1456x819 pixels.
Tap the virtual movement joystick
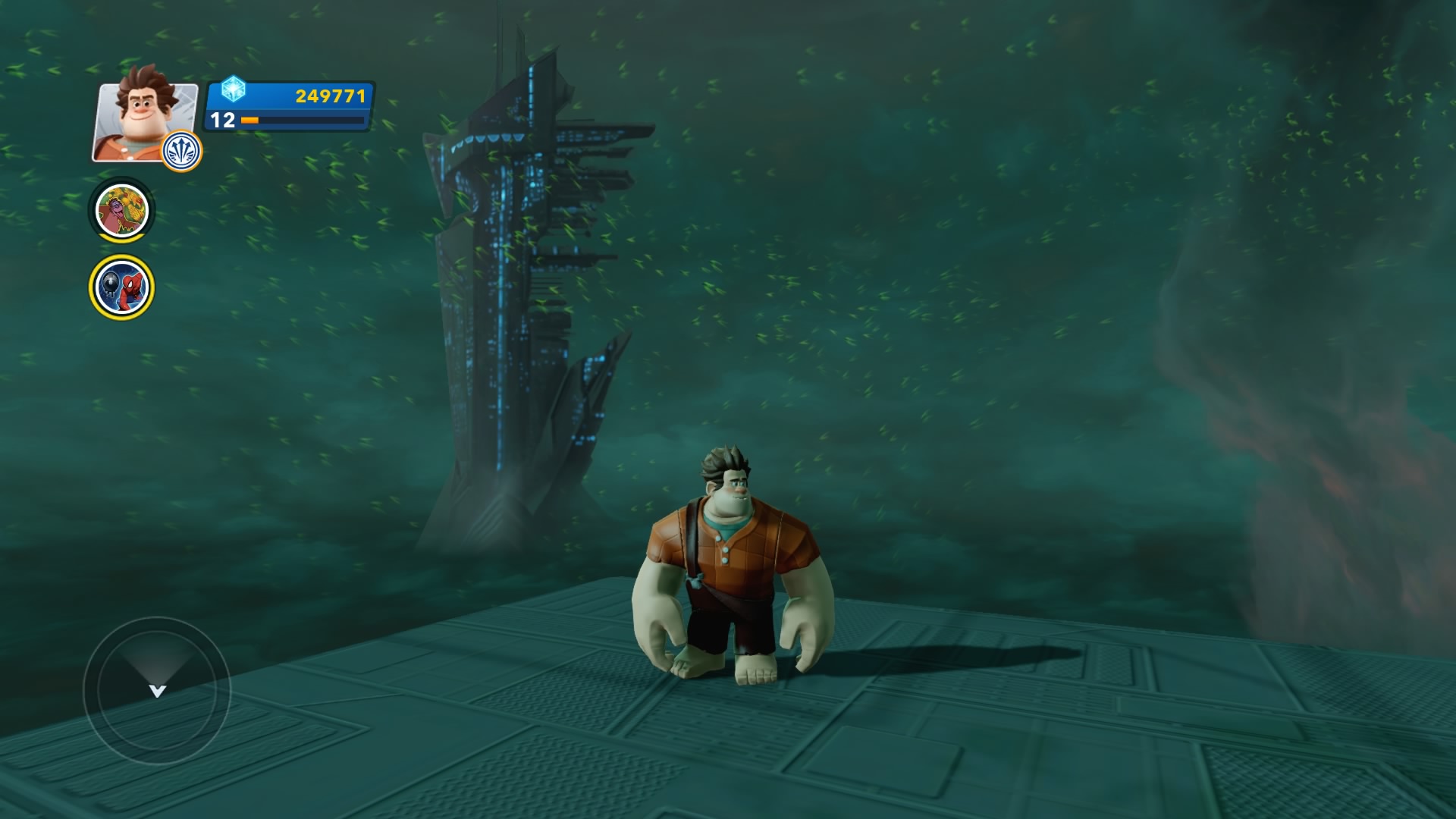tap(157, 690)
